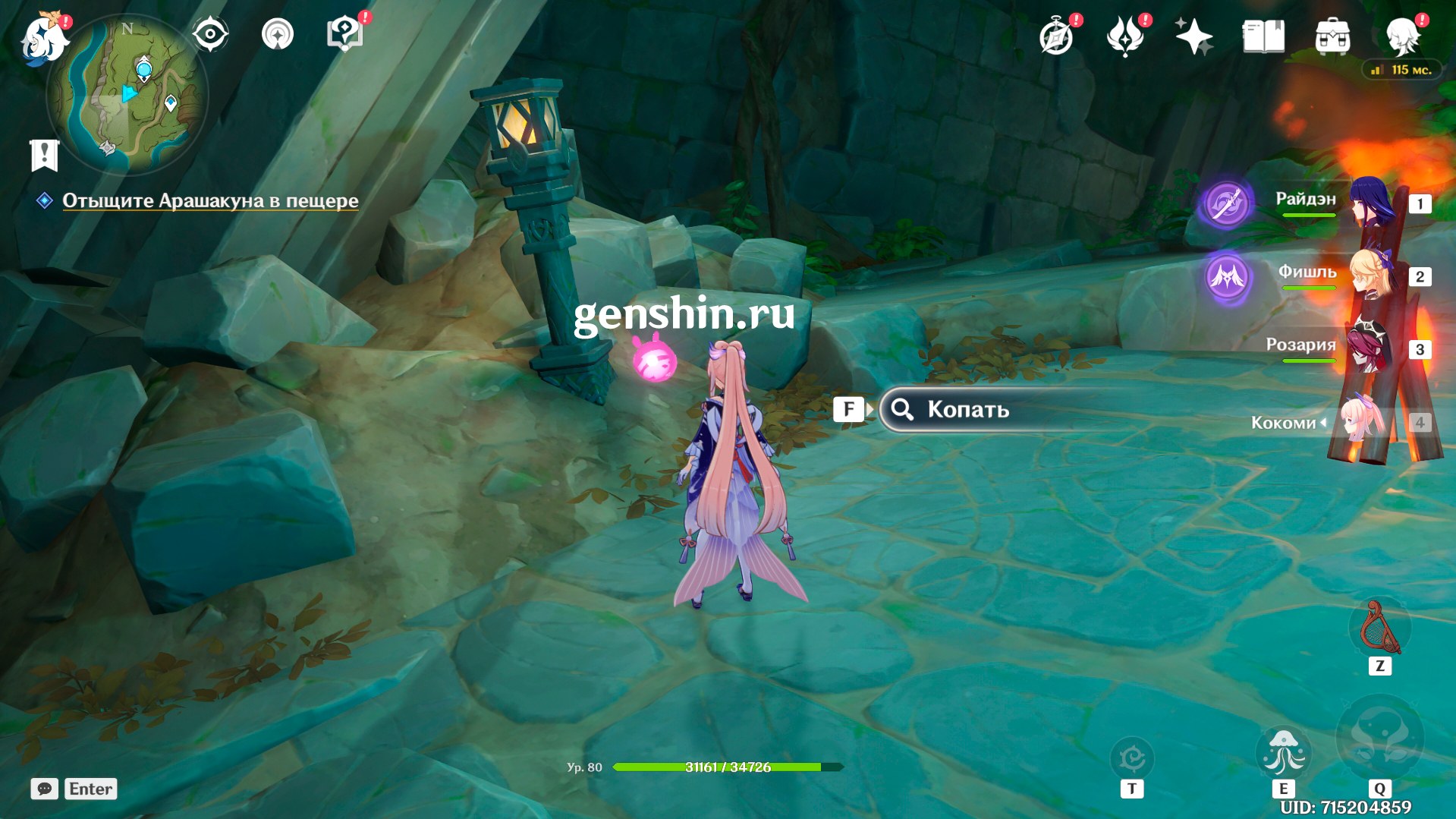1456x819 pixels.
Task: Open the events winged icon
Action: pos(1125,36)
